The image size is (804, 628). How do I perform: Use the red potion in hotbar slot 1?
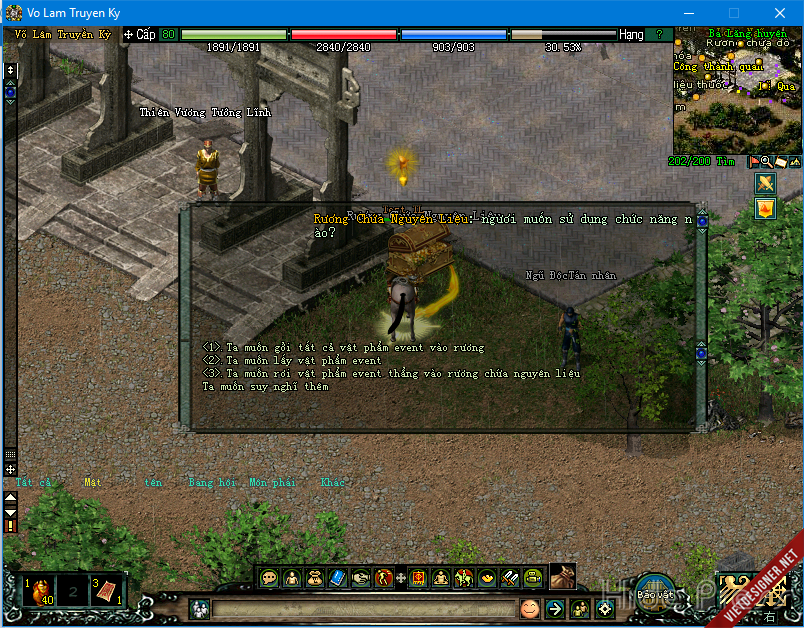tap(39, 591)
